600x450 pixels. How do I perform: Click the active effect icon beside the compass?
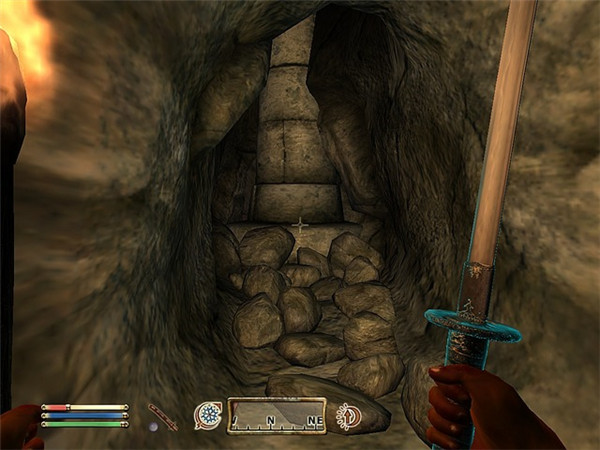tap(349, 415)
